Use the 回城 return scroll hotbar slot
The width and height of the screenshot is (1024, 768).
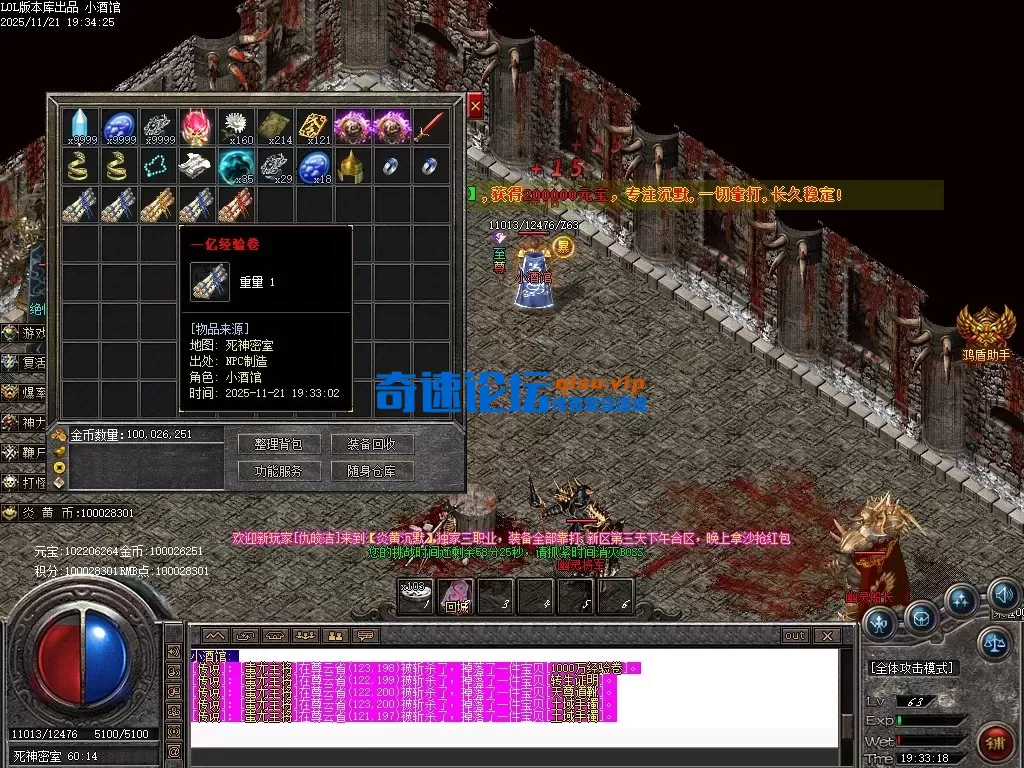click(x=457, y=596)
